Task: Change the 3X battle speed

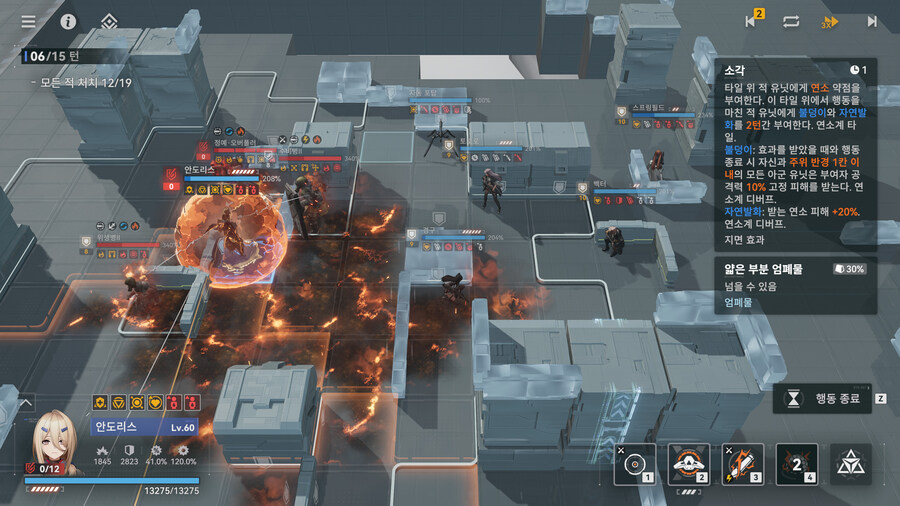Action: [x=830, y=21]
